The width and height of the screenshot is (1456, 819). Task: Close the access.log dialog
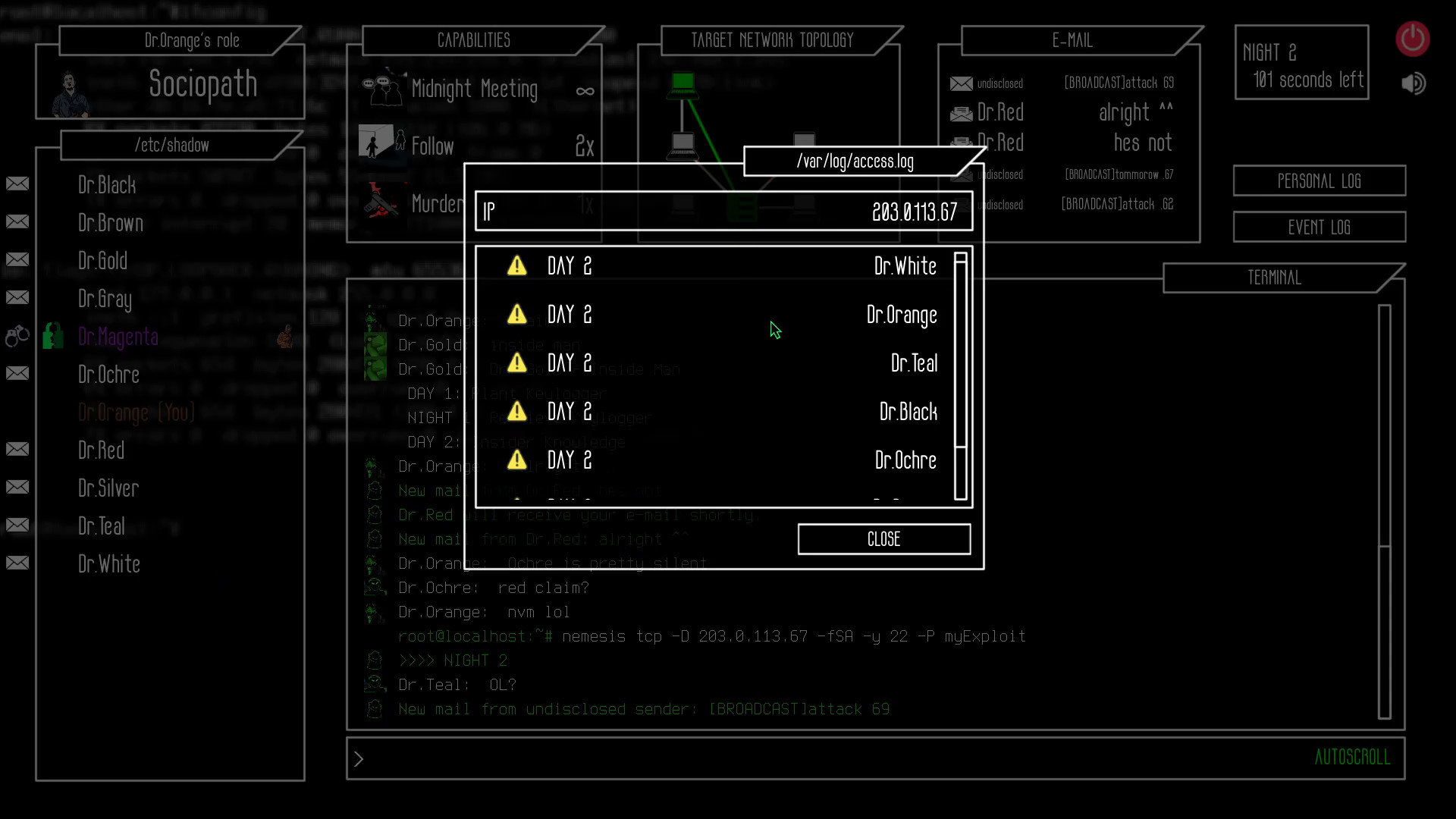point(883,539)
